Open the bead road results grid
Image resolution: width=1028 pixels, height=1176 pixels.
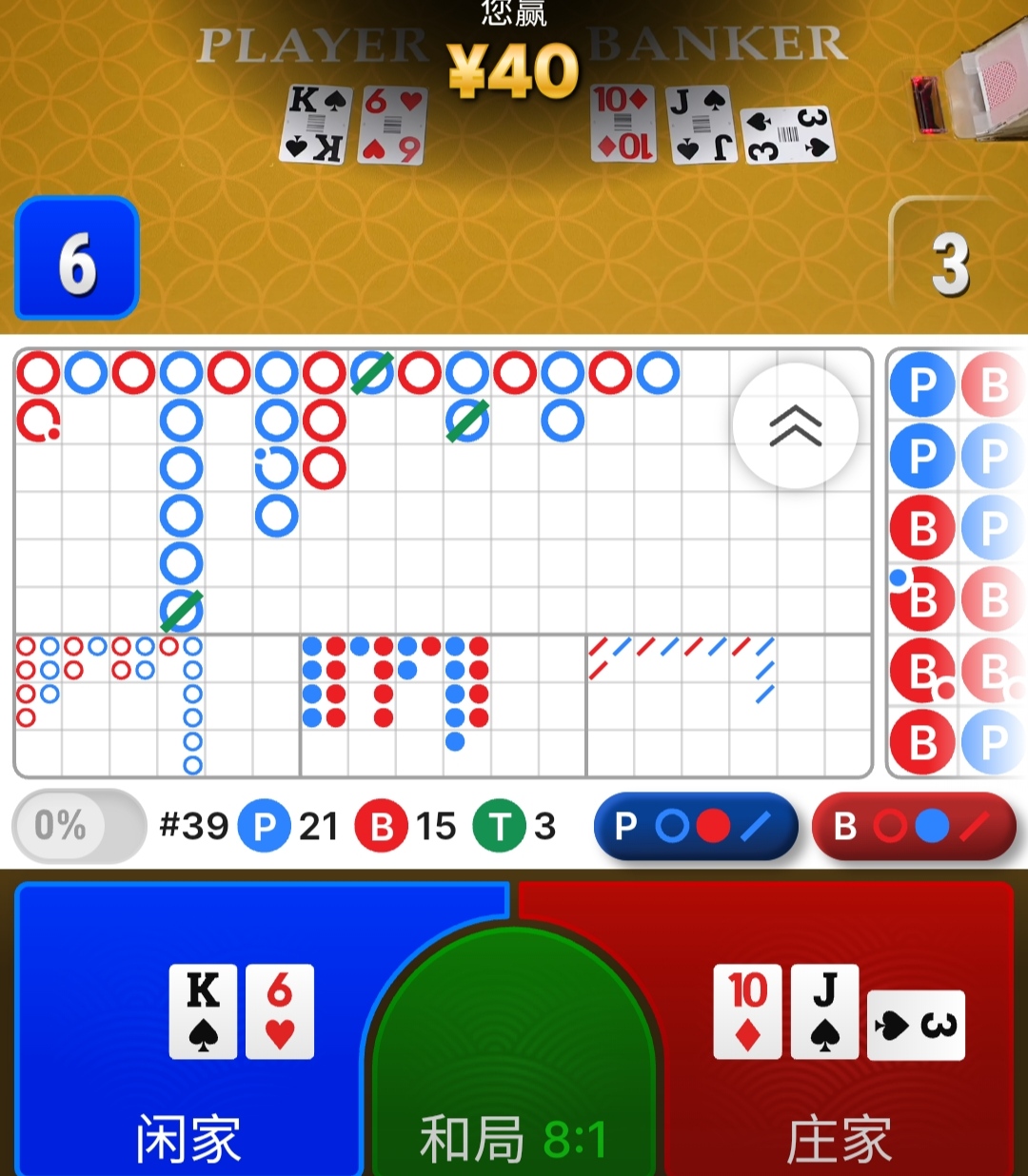(956, 563)
